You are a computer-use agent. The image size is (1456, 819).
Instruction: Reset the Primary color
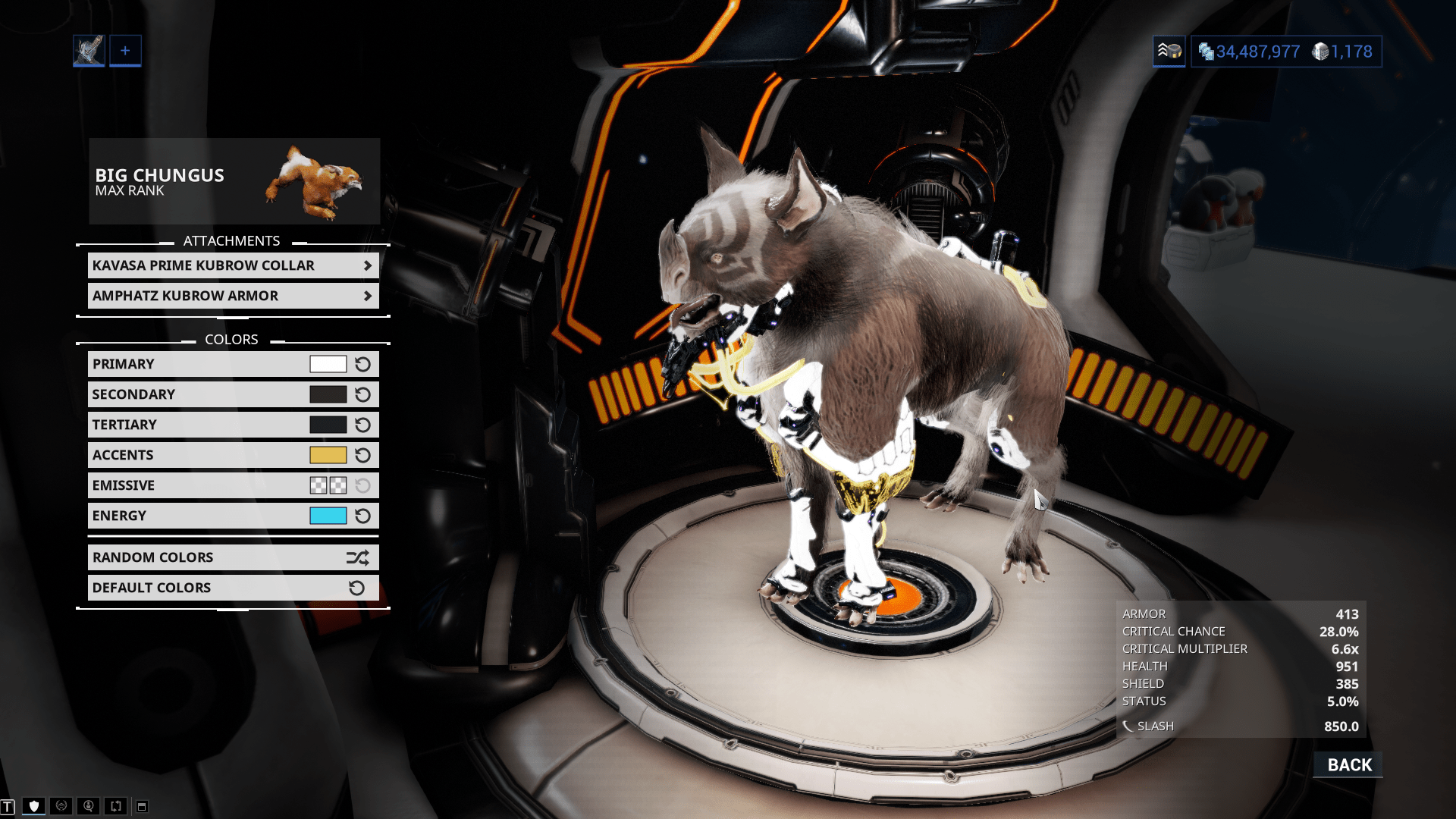[x=363, y=364]
